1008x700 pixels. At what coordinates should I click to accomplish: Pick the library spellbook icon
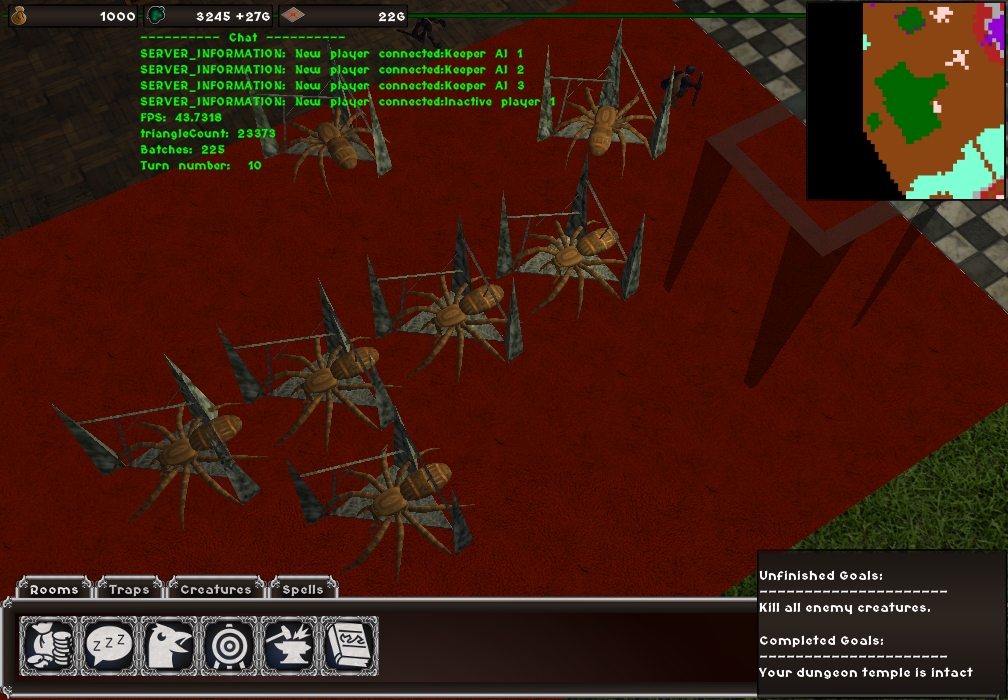point(349,645)
